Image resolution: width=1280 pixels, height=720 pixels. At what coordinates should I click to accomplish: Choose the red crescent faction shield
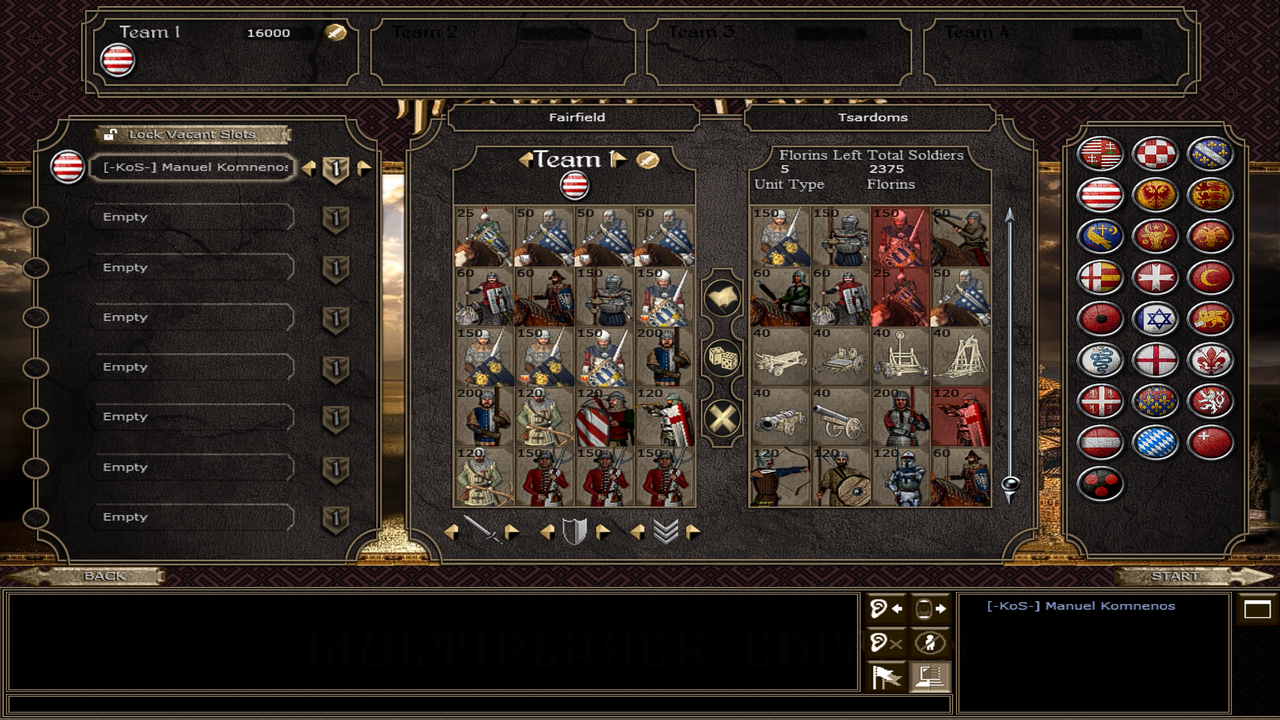(x=1210, y=277)
